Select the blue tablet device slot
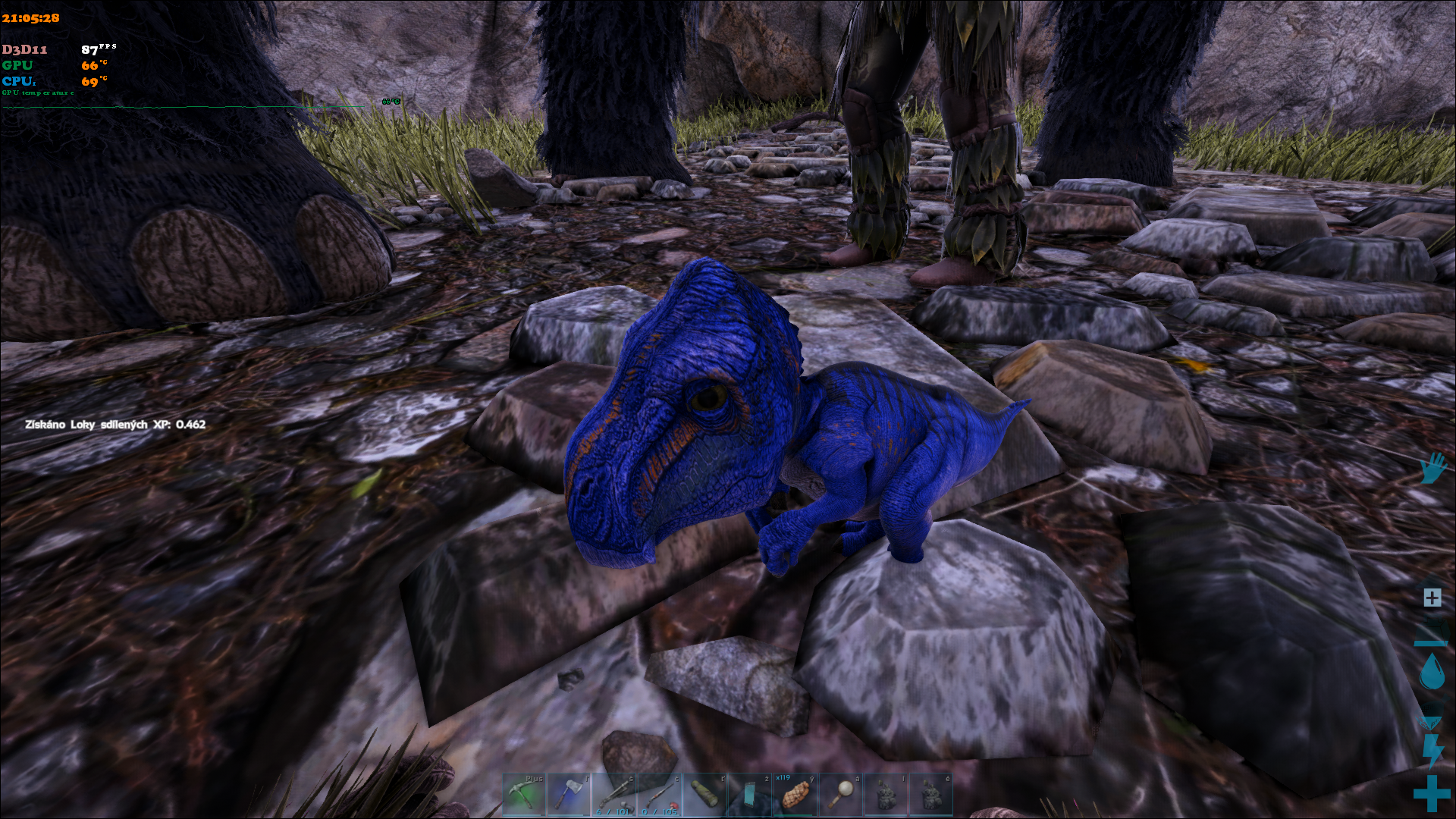 749,794
